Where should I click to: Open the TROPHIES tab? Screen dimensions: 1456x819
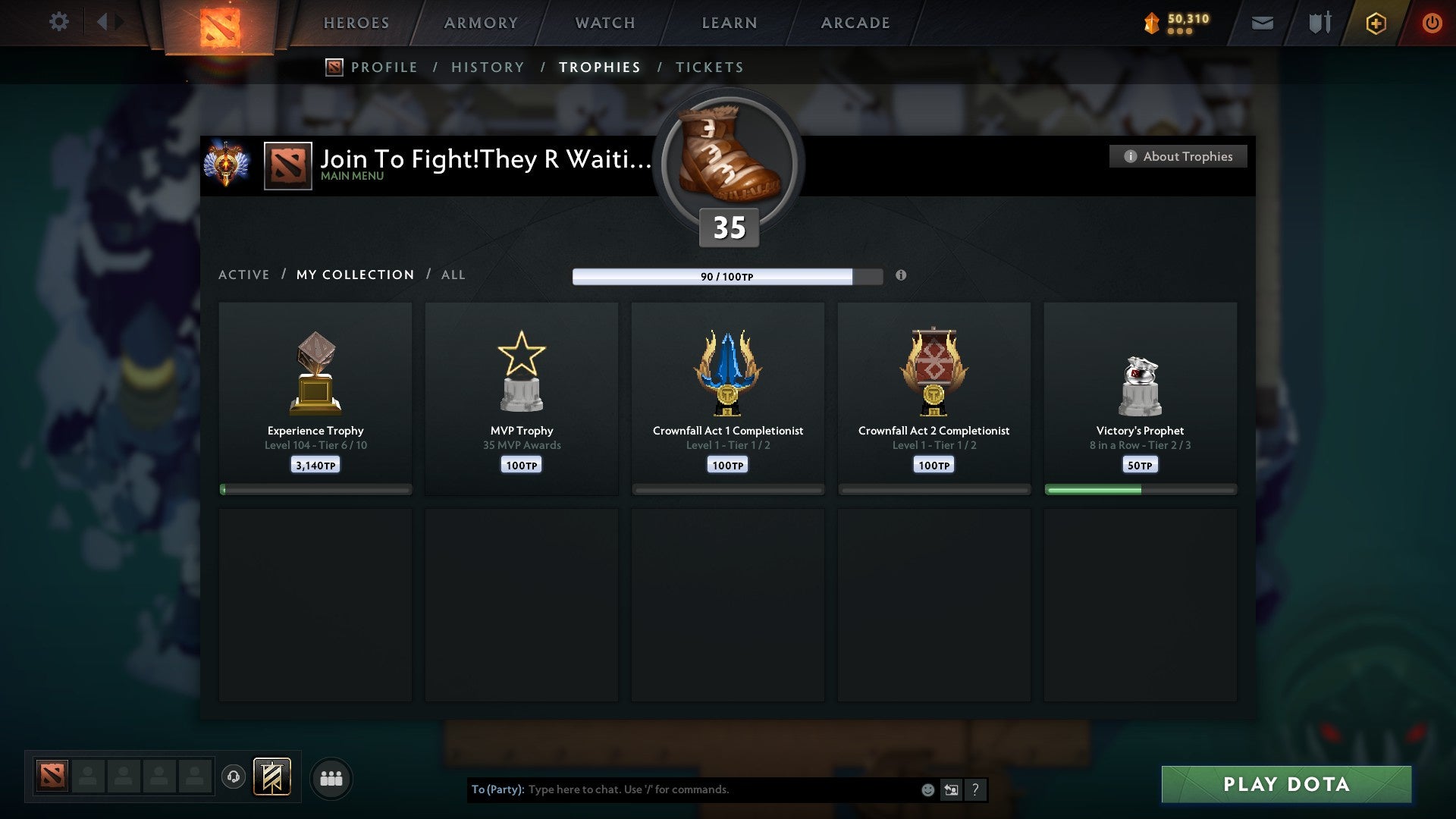coord(599,67)
